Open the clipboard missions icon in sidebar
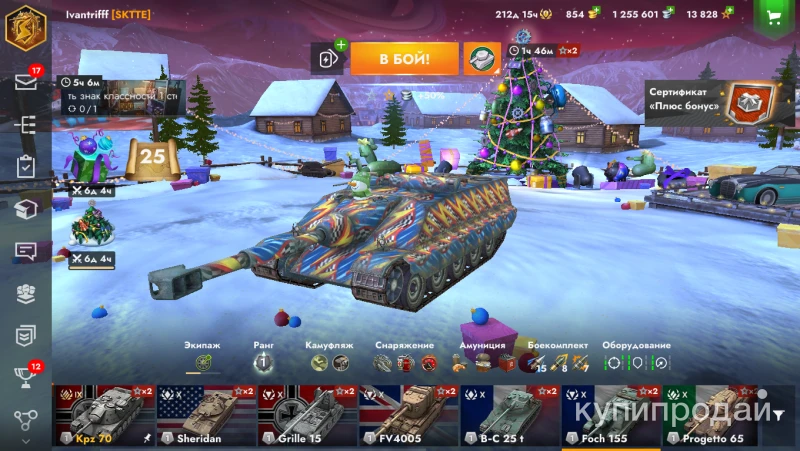Image resolution: width=800 pixels, height=451 pixels. [26, 167]
